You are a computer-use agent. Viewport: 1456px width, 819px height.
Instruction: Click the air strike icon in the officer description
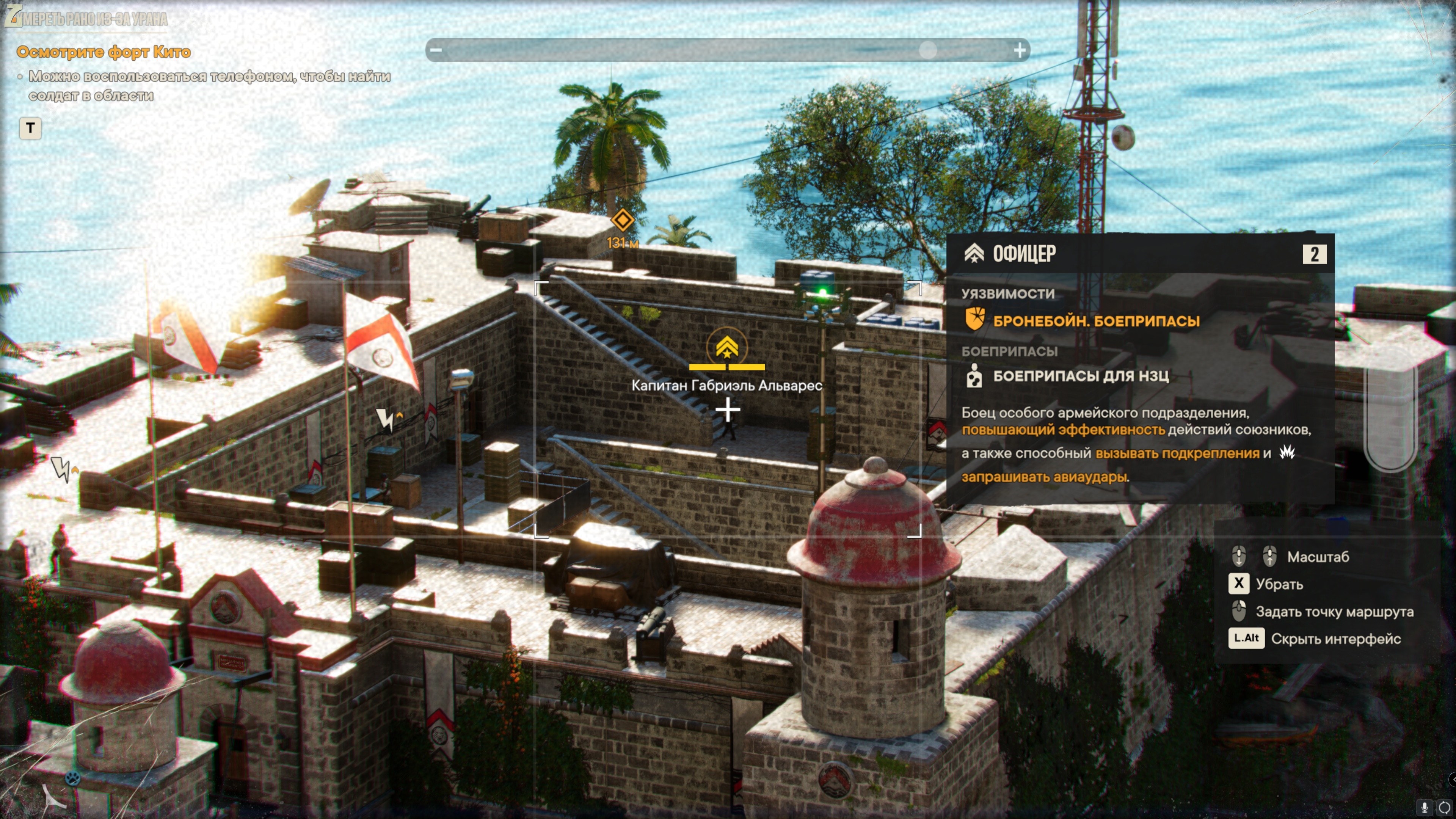tap(1288, 452)
